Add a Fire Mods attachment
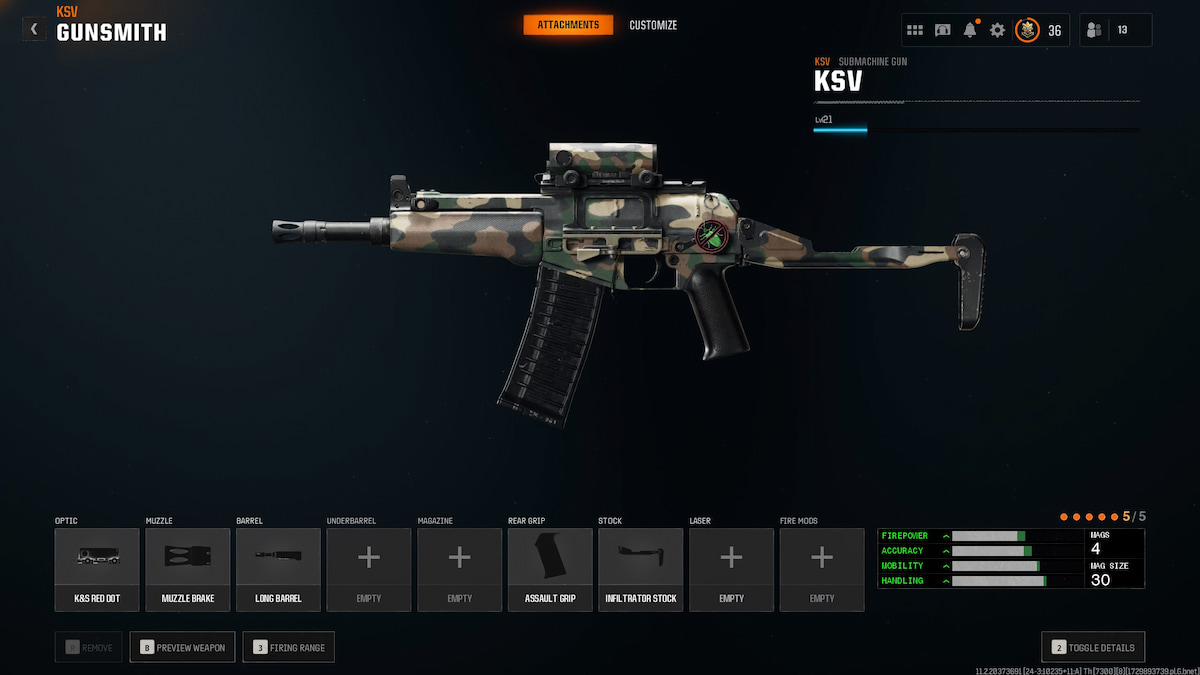Viewport: 1200px width, 675px height. (822, 569)
